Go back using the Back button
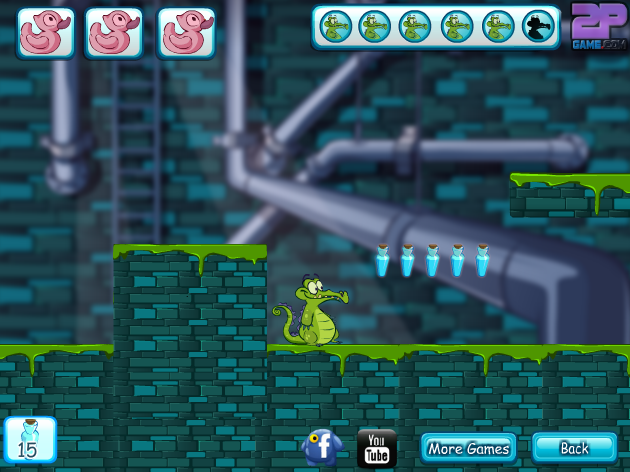The width and height of the screenshot is (630, 472). (x=574, y=448)
